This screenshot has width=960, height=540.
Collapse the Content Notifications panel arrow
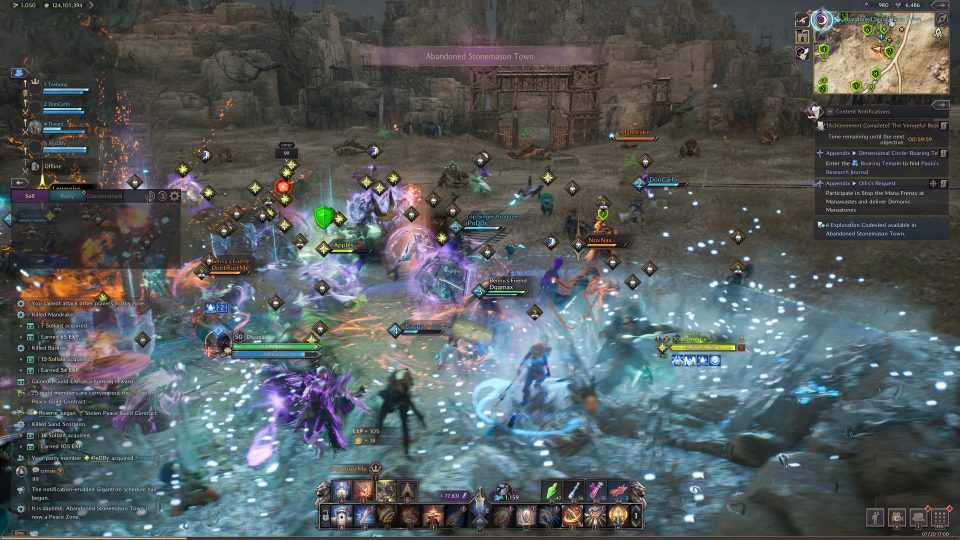tap(940, 103)
